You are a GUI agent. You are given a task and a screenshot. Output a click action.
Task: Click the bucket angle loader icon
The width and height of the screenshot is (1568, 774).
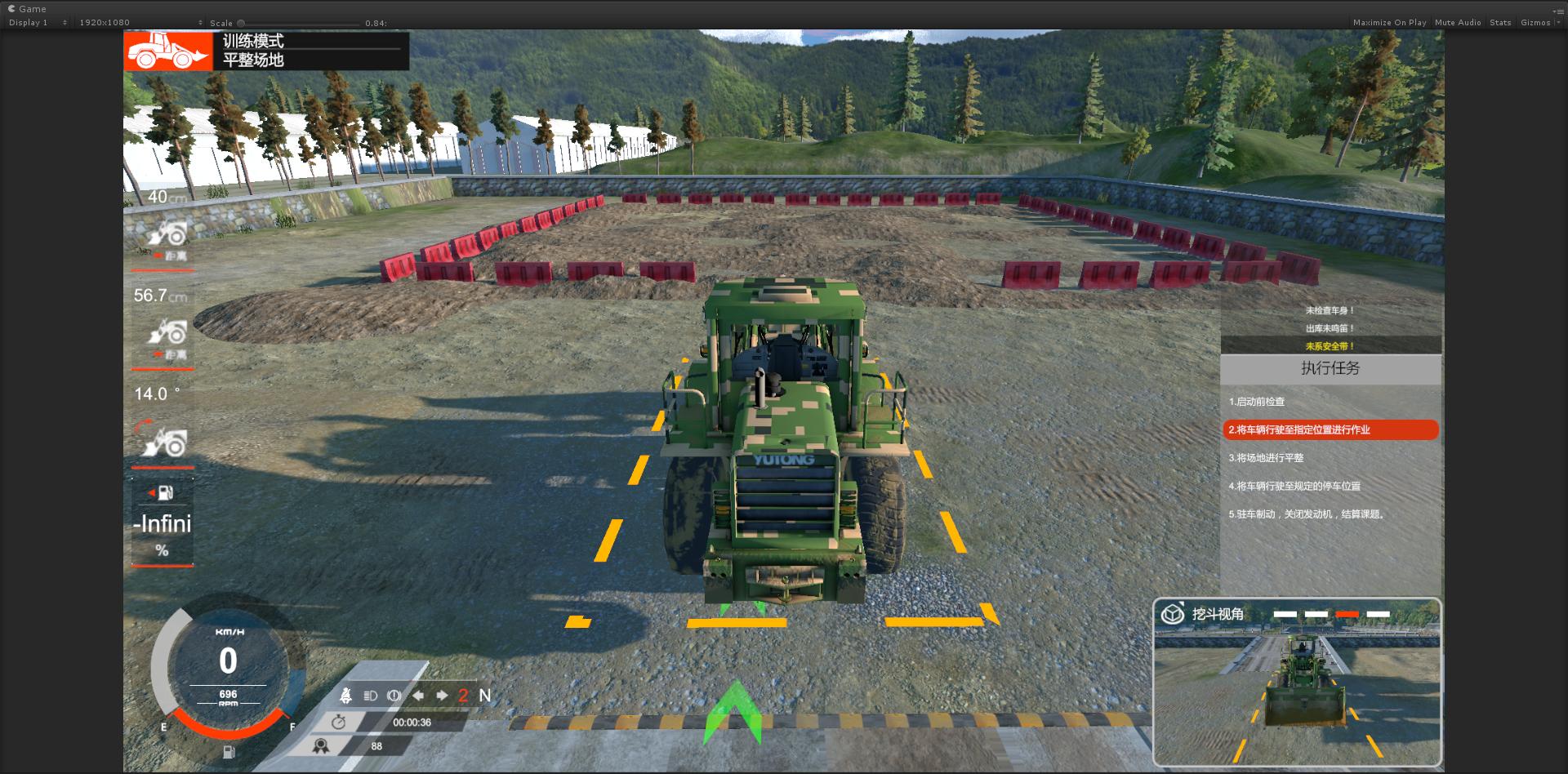point(165,441)
